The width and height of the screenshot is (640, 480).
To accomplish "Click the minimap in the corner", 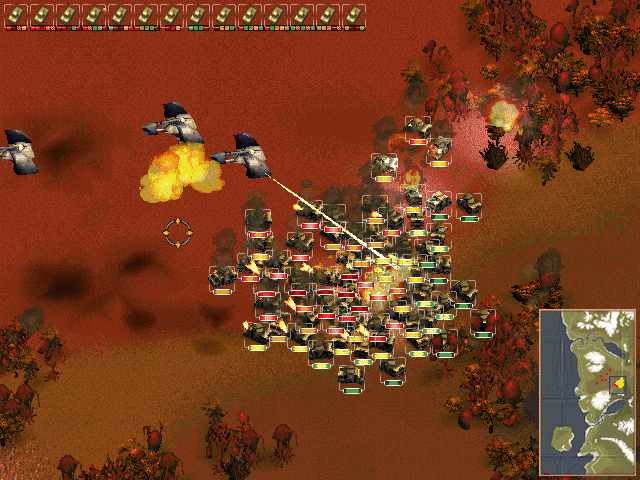I will (587, 378).
